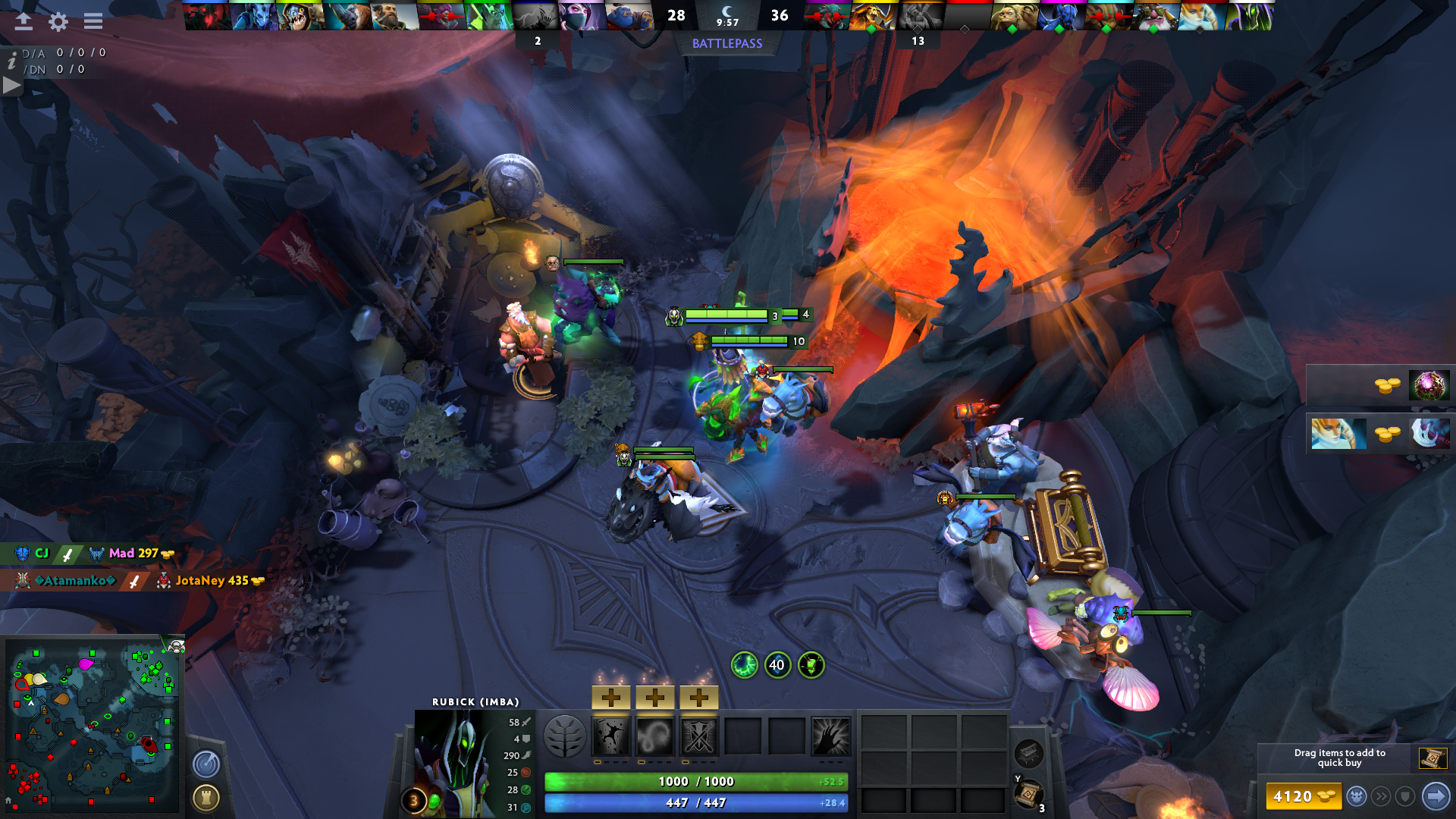Open the settings gear icon
Screen dimensions: 1456x819
click(x=58, y=22)
